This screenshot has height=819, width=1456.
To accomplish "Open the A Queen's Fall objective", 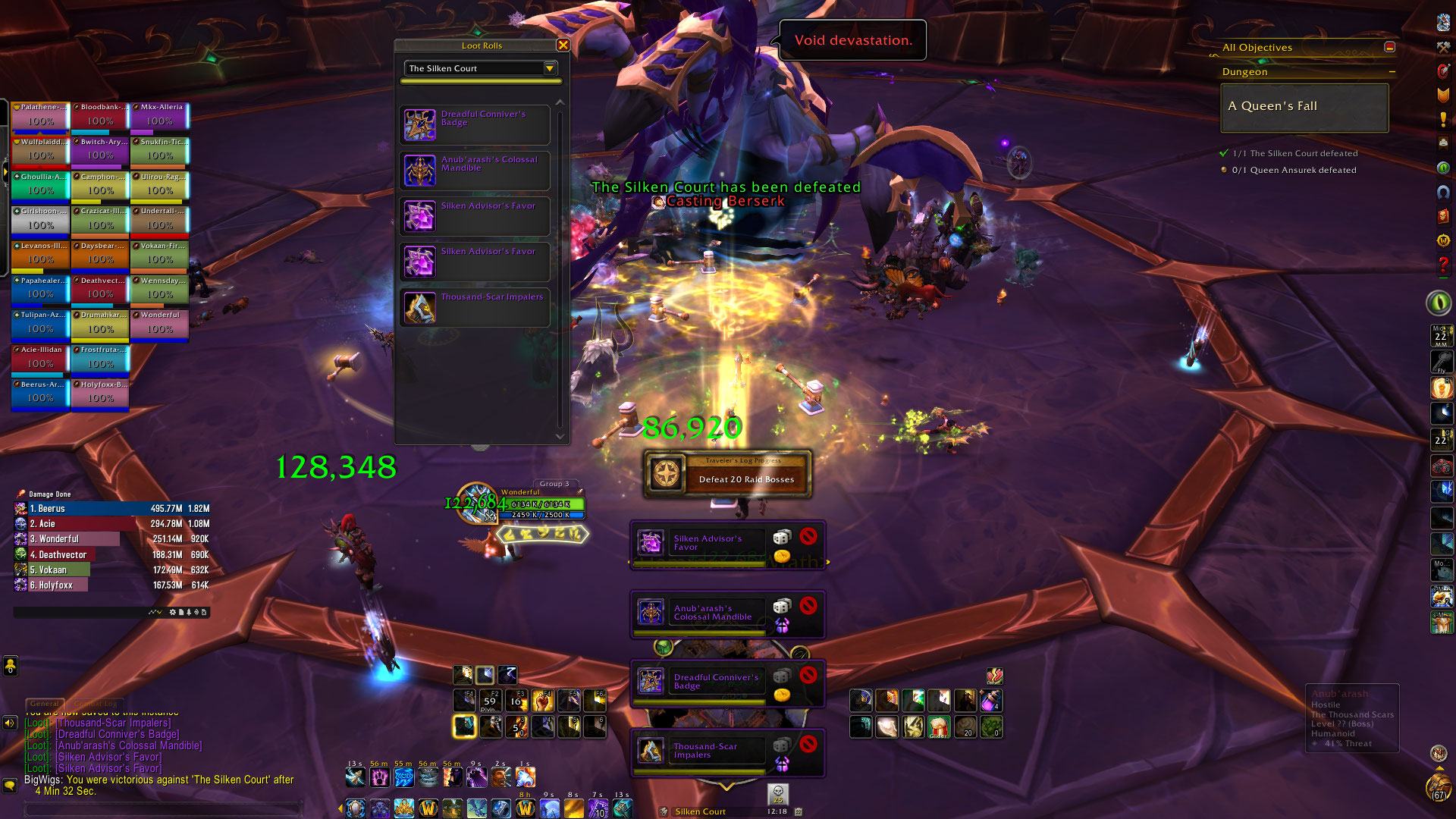I will coord(1304,107).
